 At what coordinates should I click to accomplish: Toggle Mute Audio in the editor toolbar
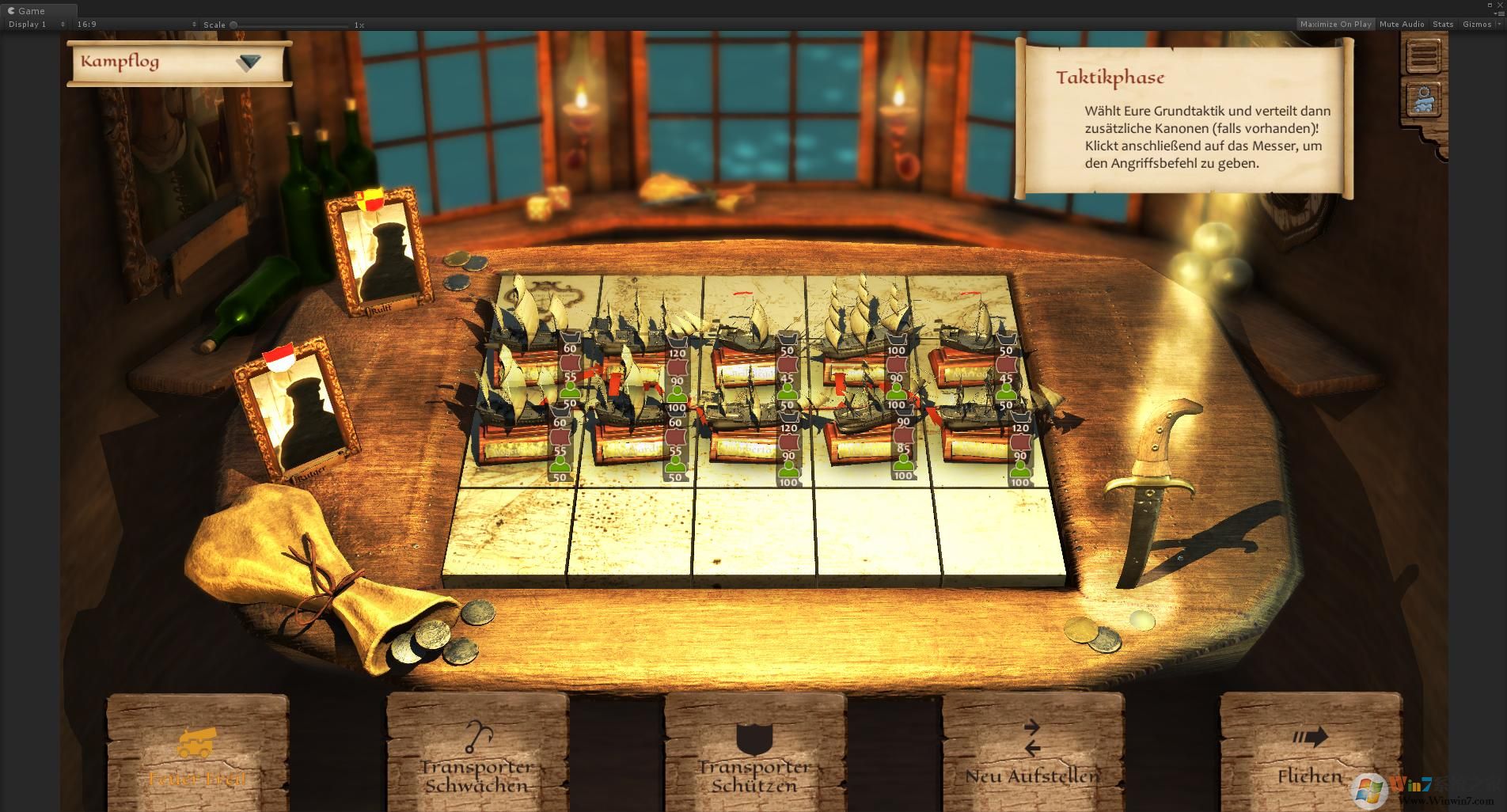(1402, 25)
